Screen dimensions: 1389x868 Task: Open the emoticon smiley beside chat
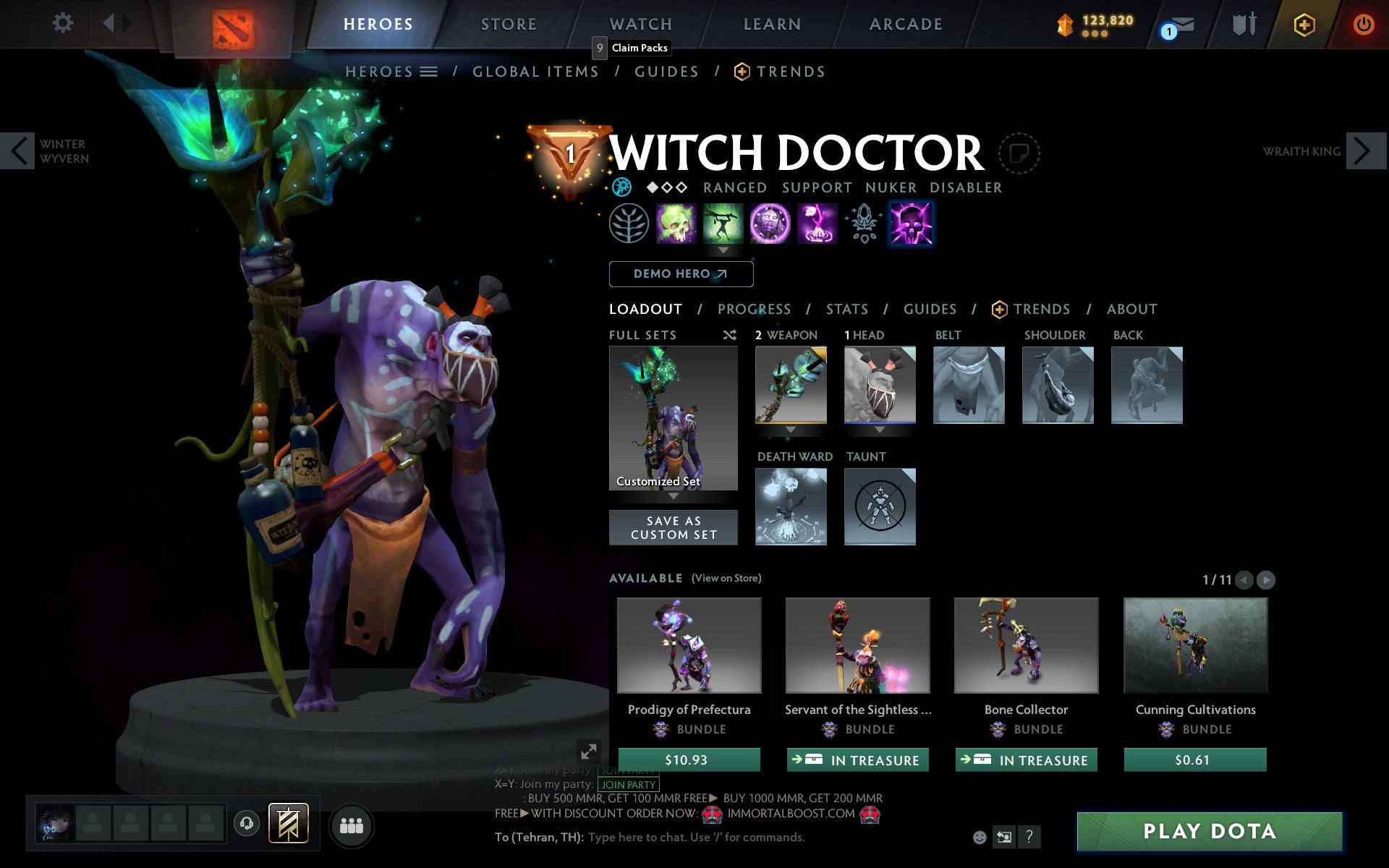(981, 838)
